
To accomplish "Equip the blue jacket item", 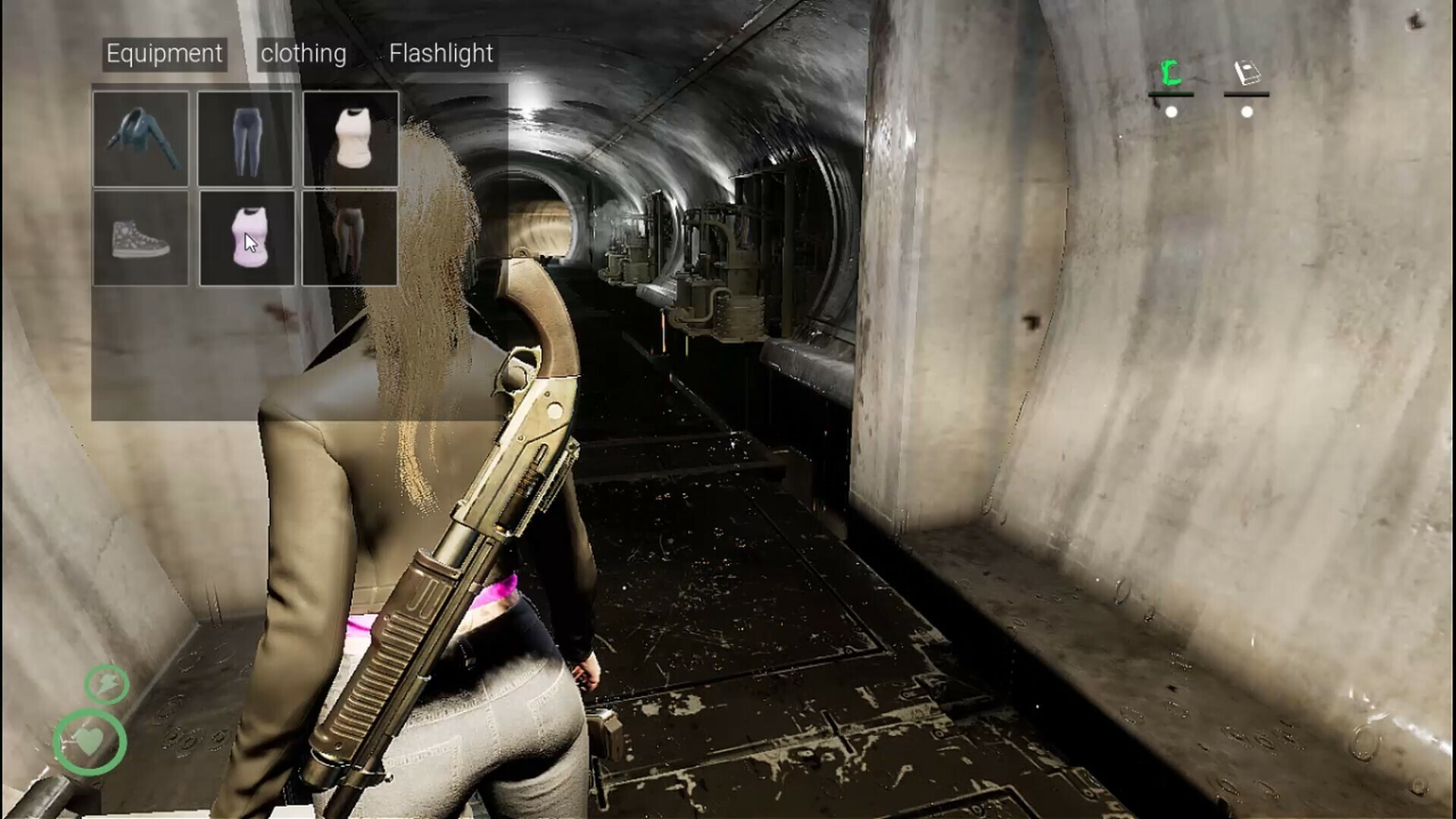I will [x=141, y=139].
